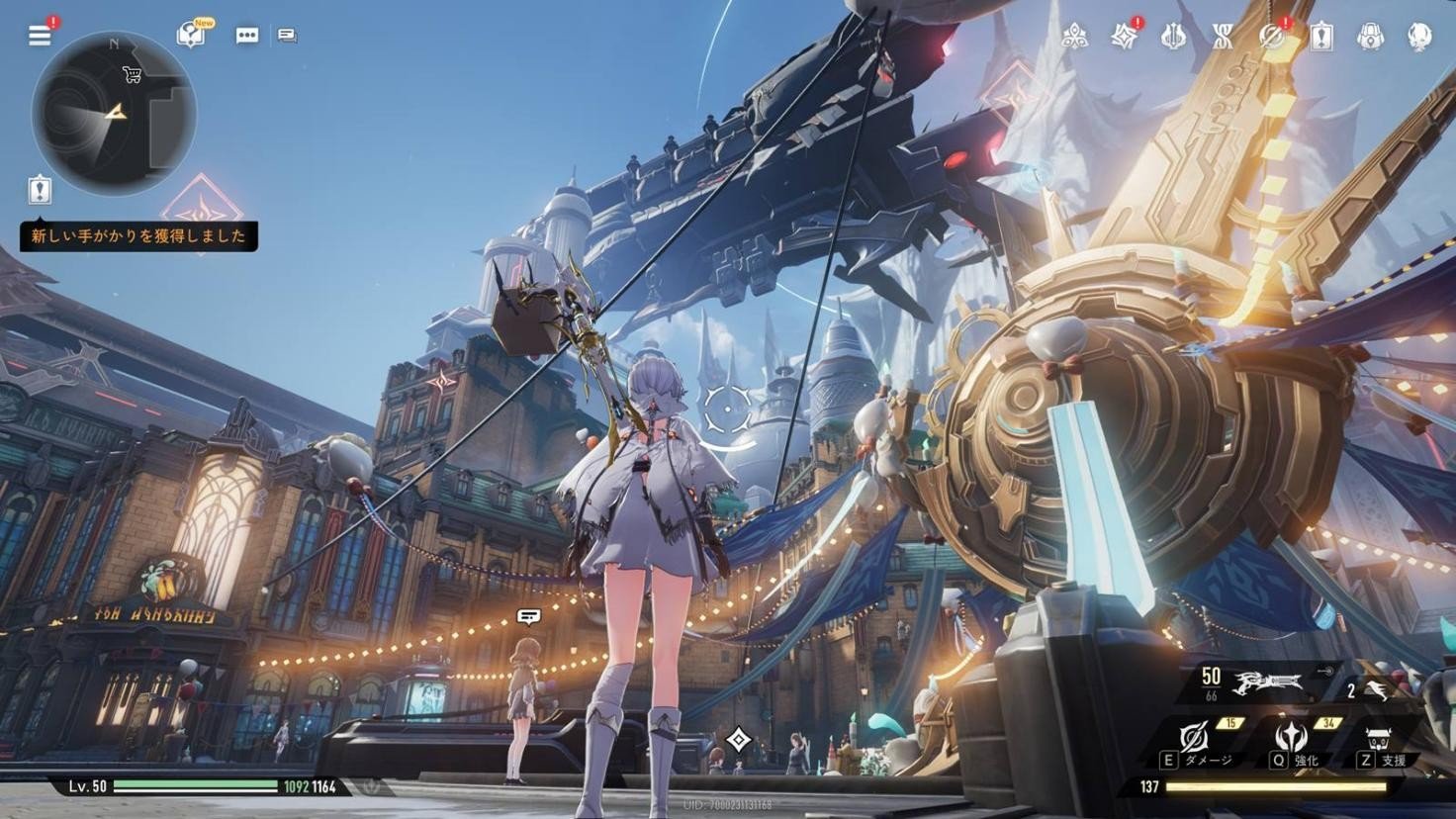This screenshot has height=819, width=1456.
Task: Open the hamburger main menu
Action: (x=40, y=36)
